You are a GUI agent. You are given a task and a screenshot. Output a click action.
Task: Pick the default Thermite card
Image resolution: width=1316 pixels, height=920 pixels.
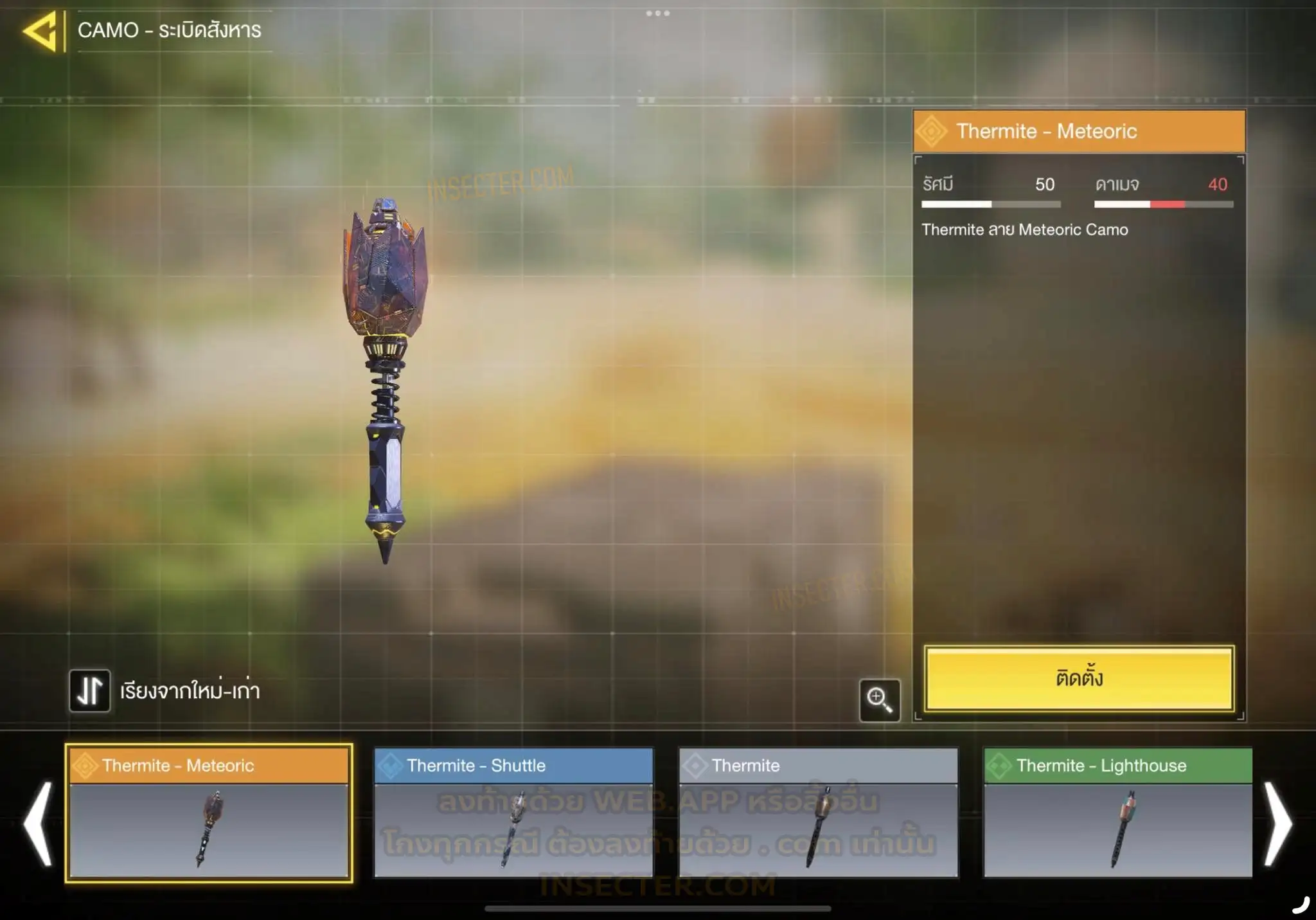tap(818, 813)
